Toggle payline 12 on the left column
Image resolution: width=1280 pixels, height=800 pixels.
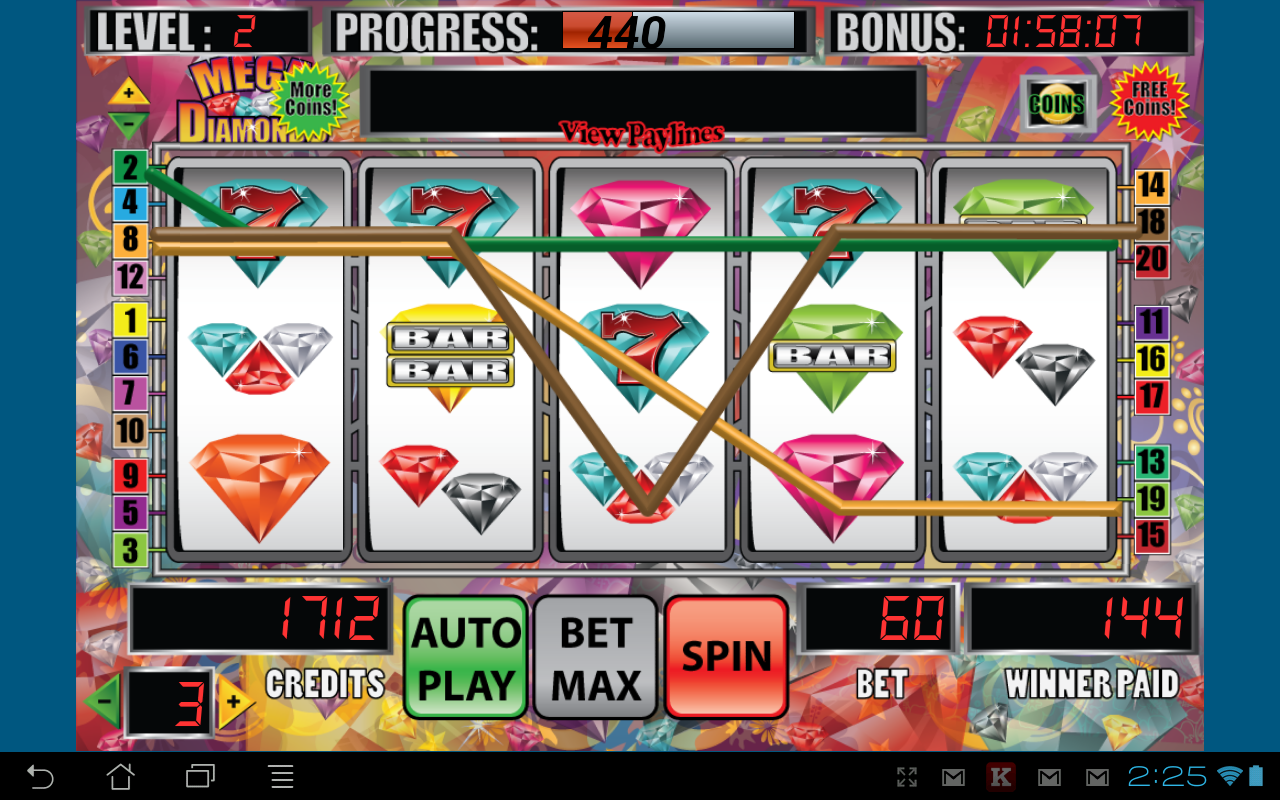tap(129, 277)
